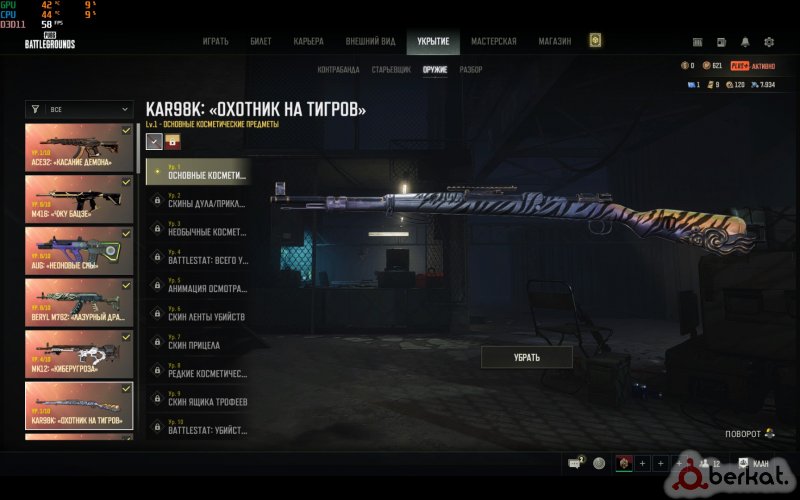Screen dimensions: 800x500
Task: Open notifications via the bell icon
Action: (x=745, y=42)
